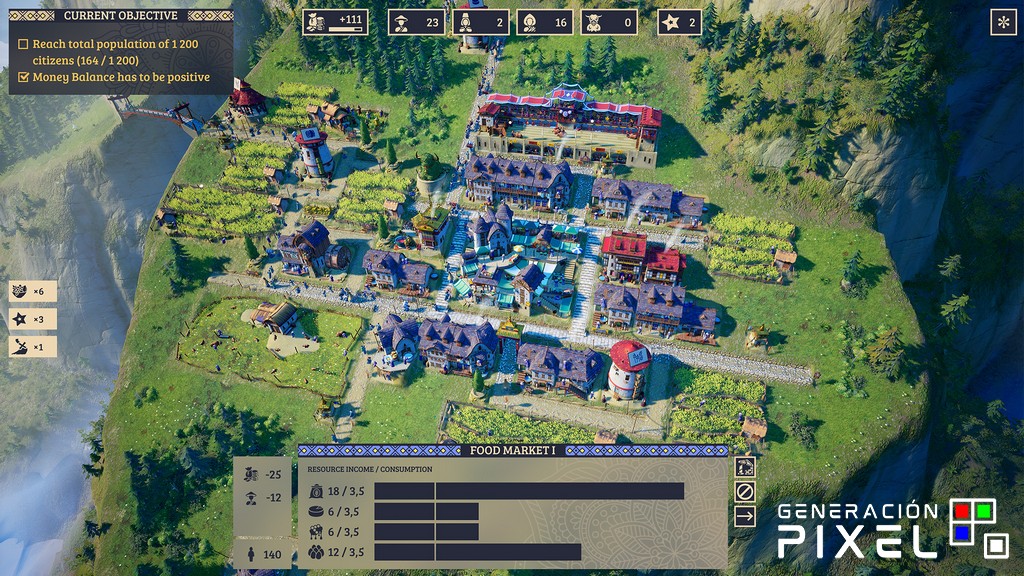This screenshot has width=1024, height=576.
Task: Click the arrow button on Food Market panel
Action: pyautogui.click(x=744, y=516)
